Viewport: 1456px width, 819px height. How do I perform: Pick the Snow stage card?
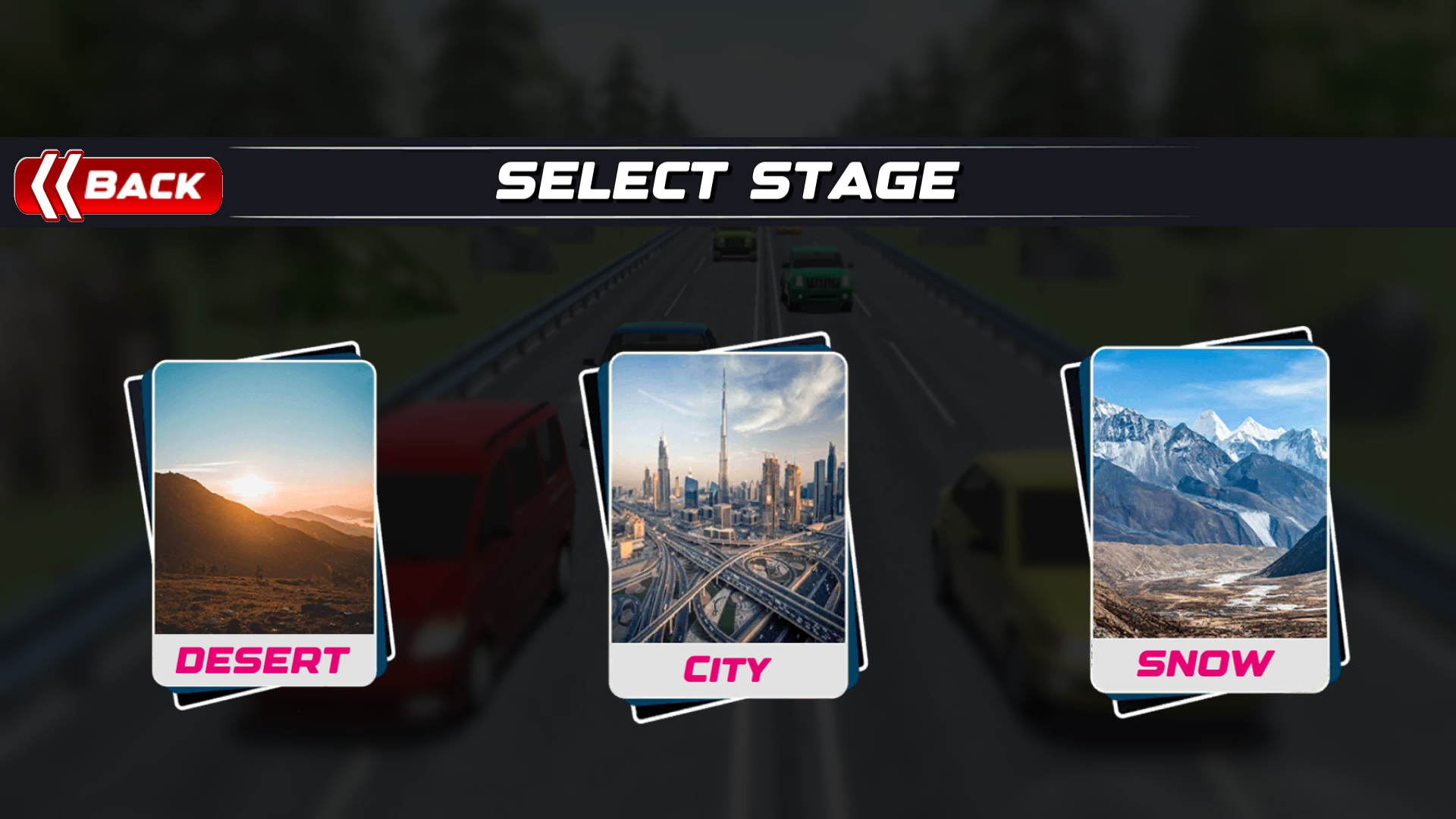[x=1210, y=519]
